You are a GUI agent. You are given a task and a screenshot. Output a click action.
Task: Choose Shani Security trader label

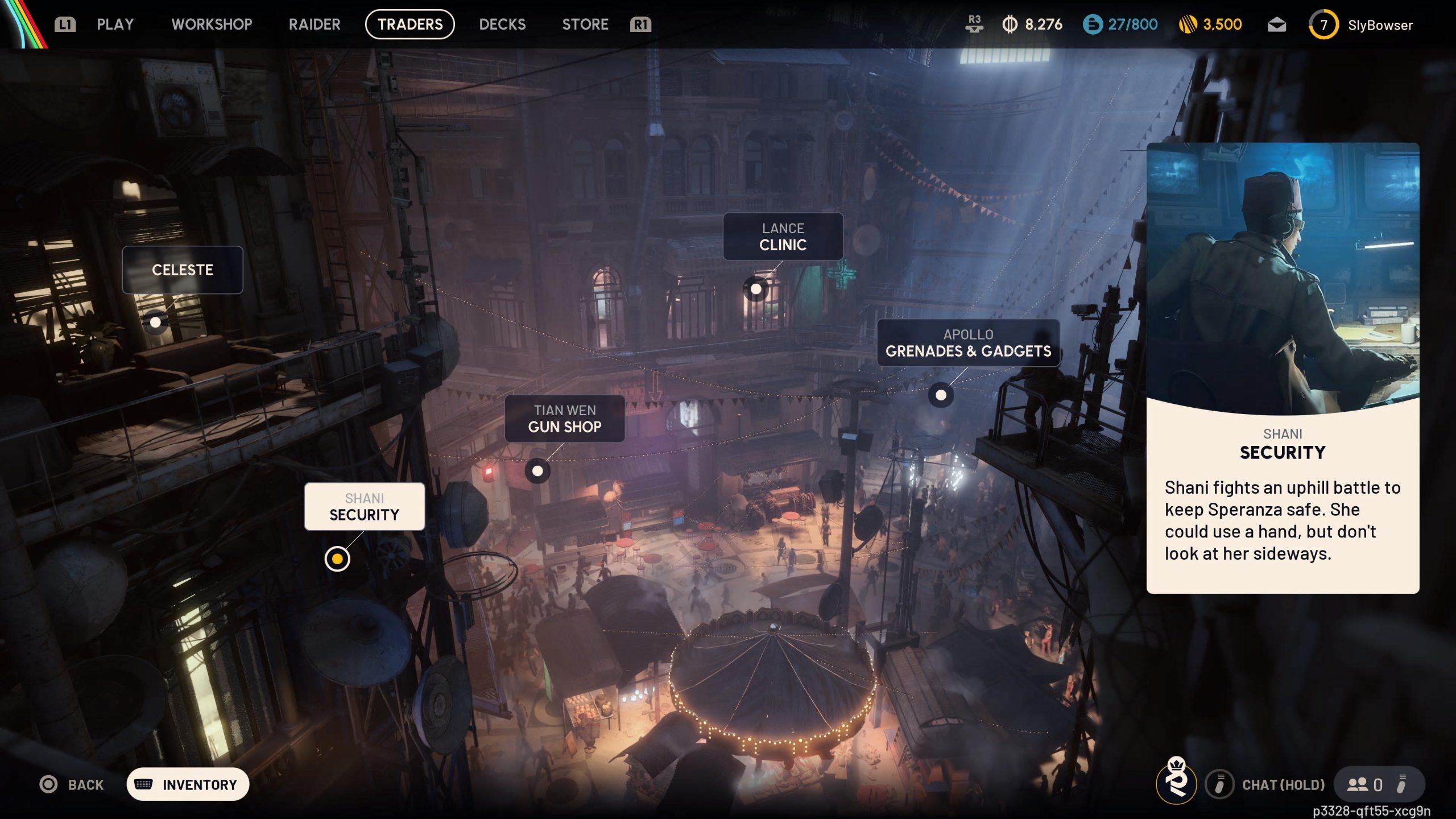coord(365,507)
